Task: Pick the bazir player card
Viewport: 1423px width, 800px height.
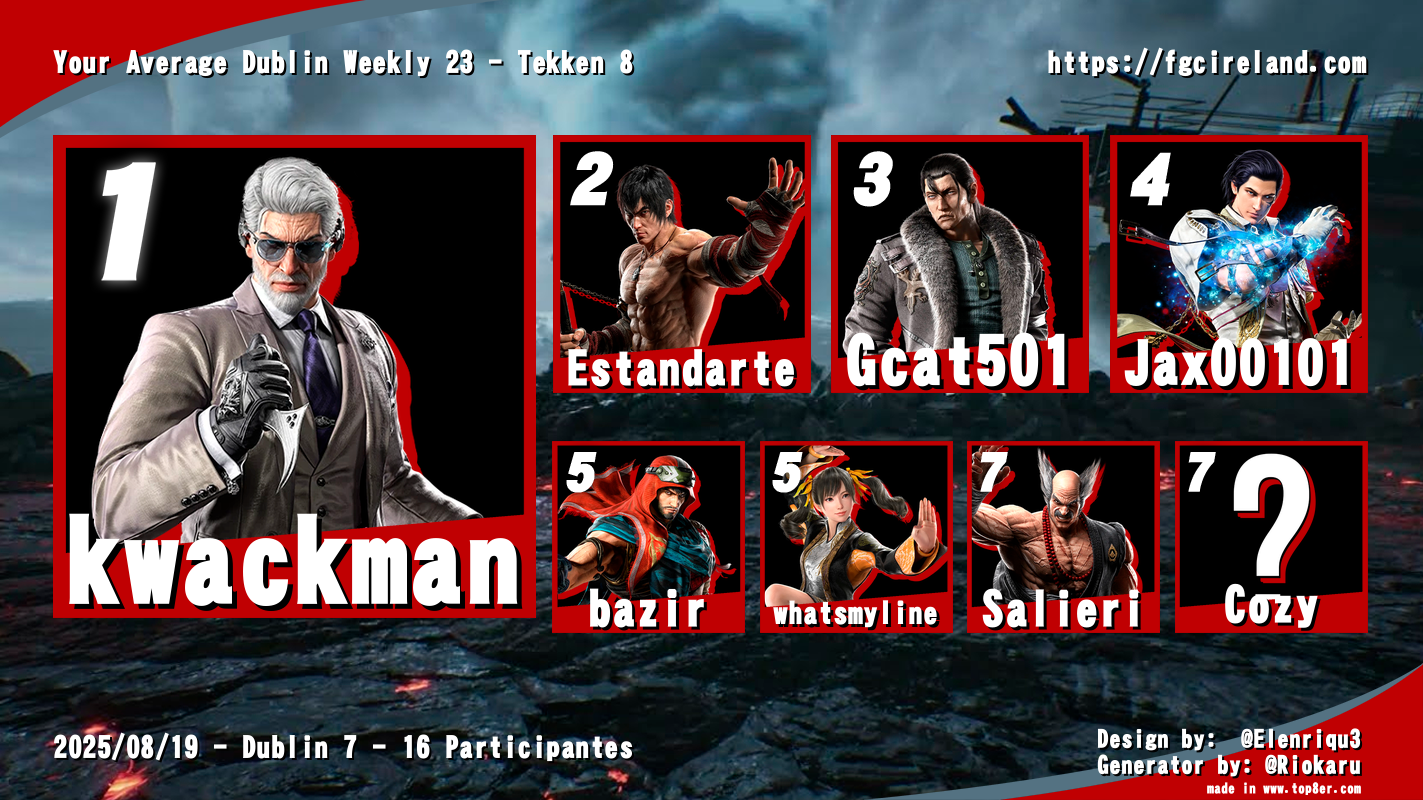Action: [x=648, y=537]
